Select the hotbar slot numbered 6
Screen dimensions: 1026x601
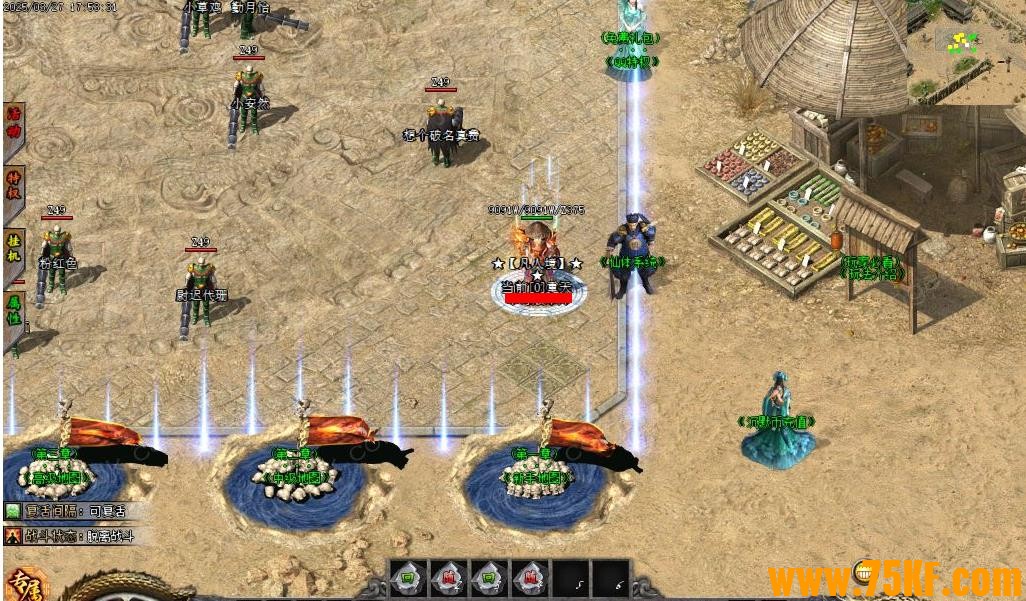[x=610, y=579]
